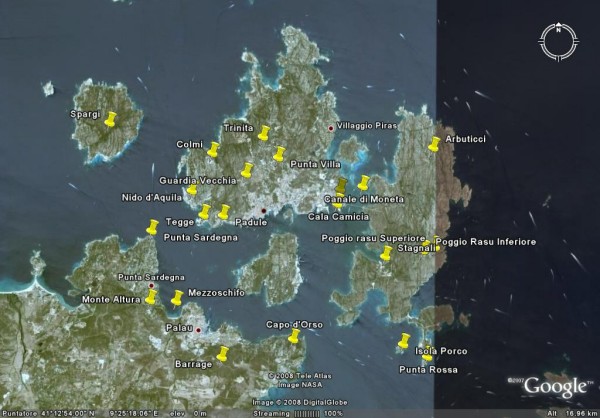Viewport: 600px width, 418px height.
Task: Select the Stagnali yellow pin
Action: click(385, 253)
